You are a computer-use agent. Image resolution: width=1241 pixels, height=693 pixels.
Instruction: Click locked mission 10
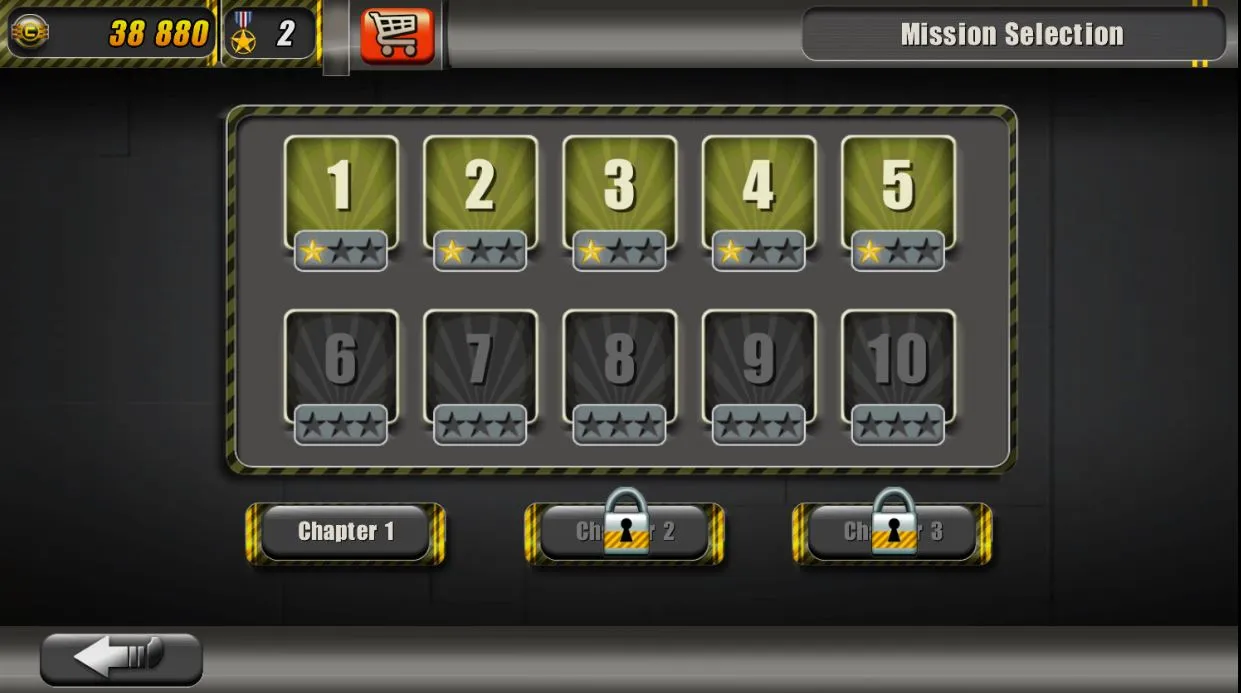pos(898,367)
